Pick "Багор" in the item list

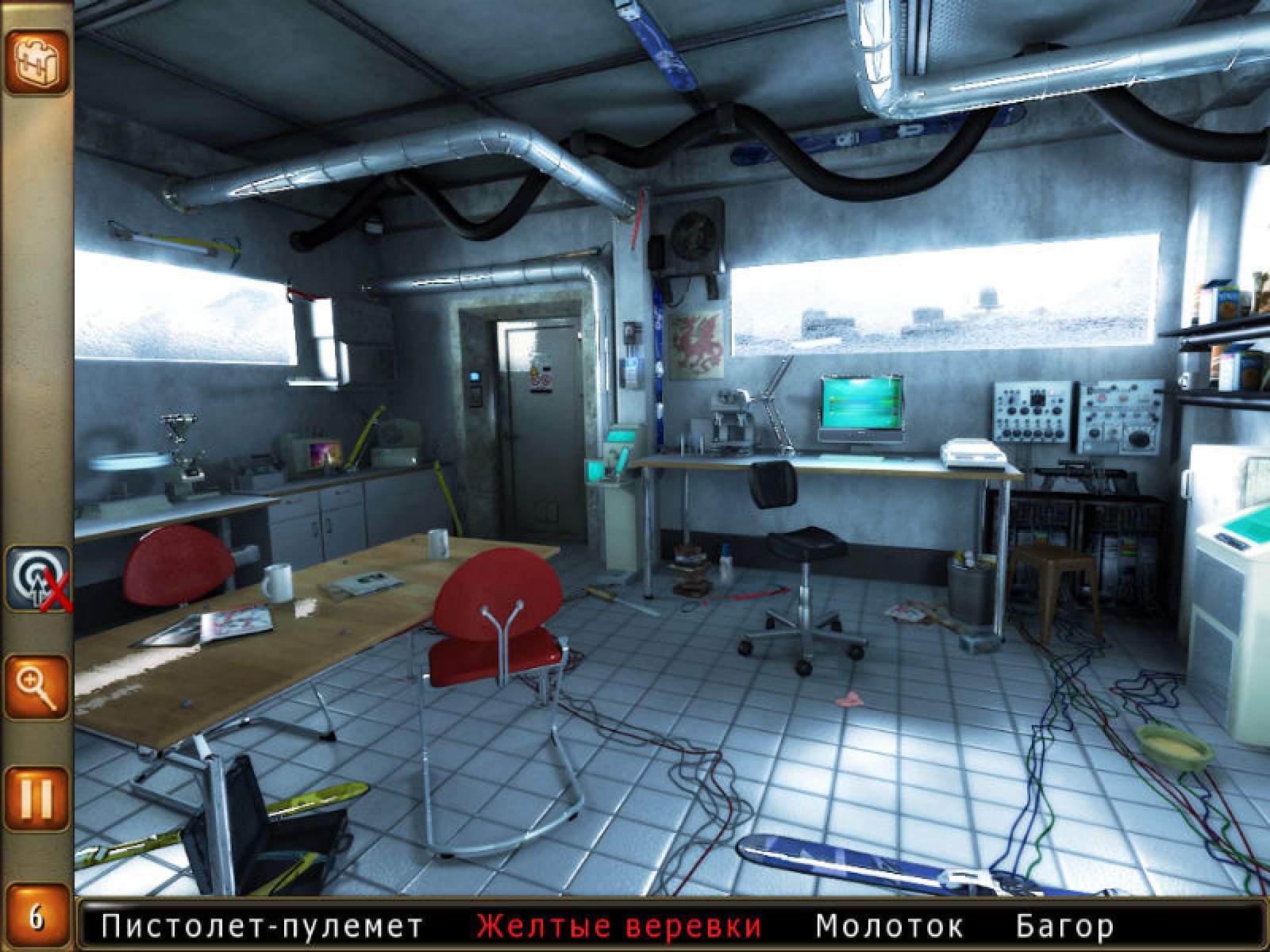(x=1064, y=926)
